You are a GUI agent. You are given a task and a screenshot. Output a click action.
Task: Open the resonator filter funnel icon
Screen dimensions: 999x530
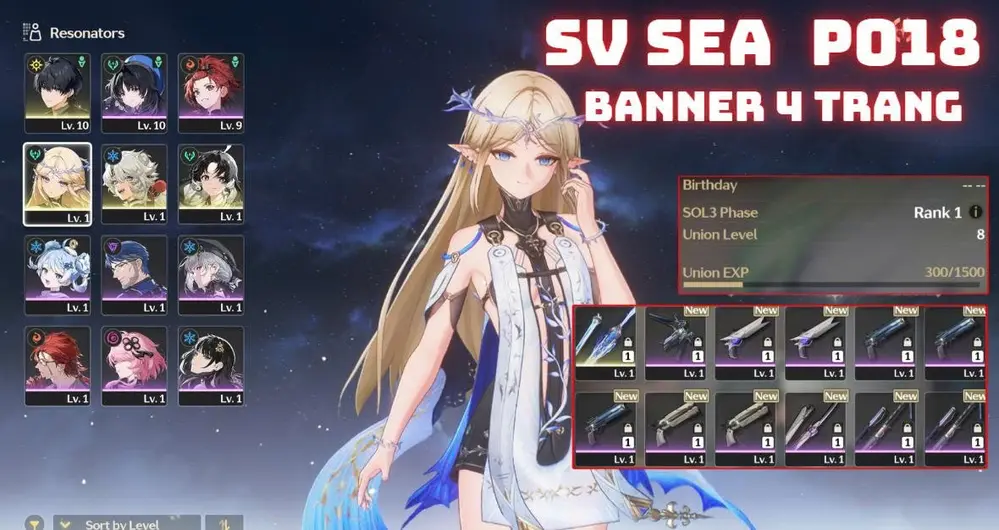[x=34, y=523]
